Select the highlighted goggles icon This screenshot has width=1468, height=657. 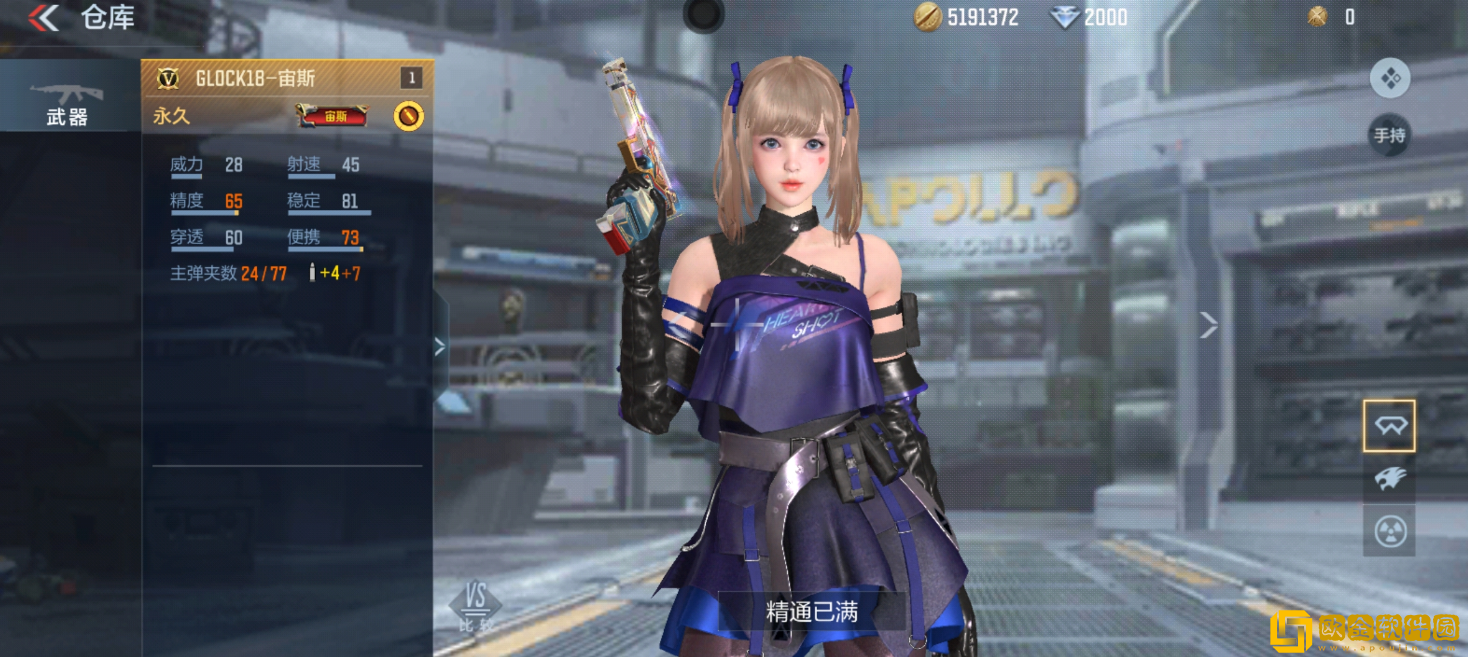[1390, 426]
